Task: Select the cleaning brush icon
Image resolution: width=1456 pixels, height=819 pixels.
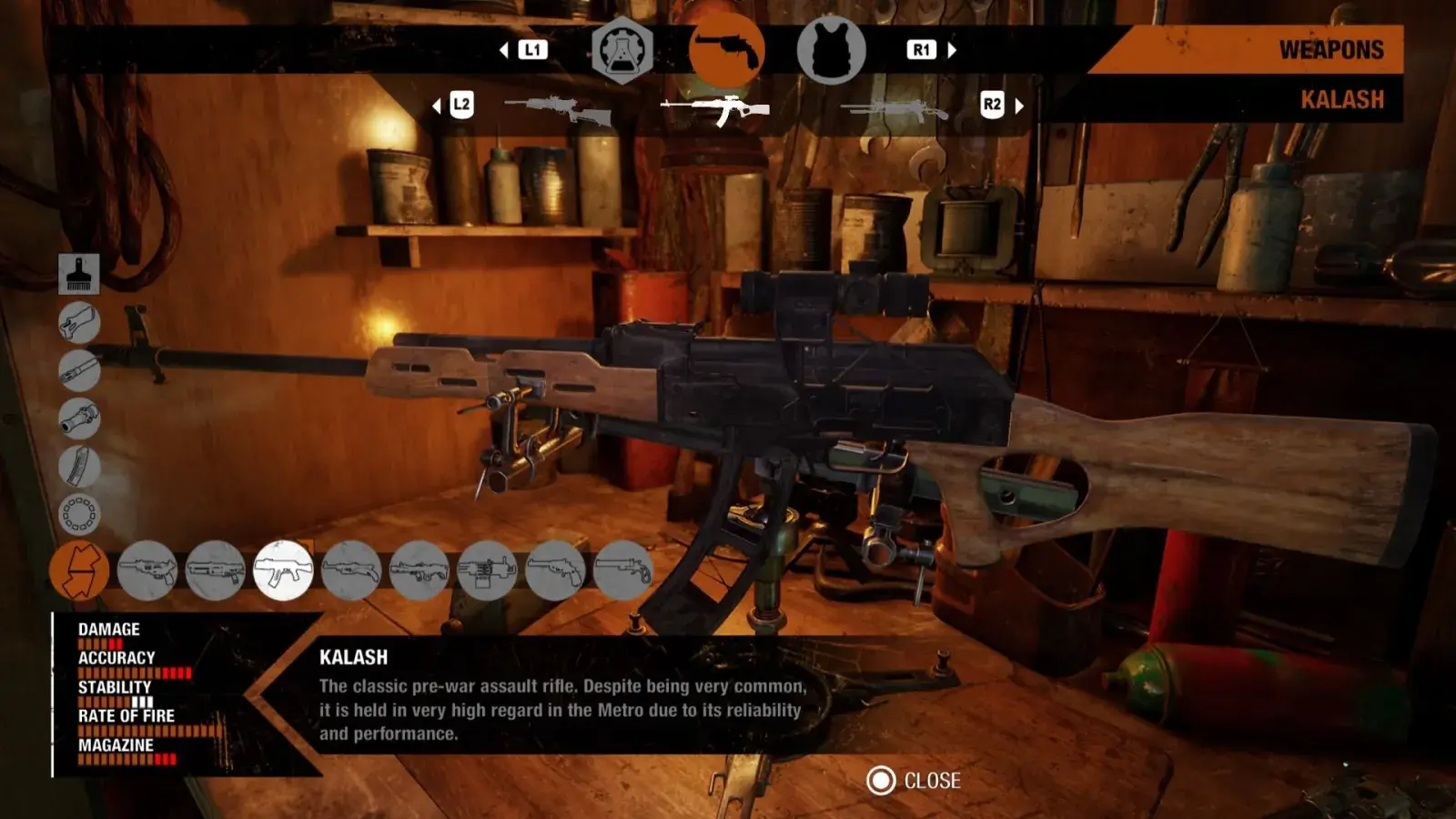Action: [79, 273]
